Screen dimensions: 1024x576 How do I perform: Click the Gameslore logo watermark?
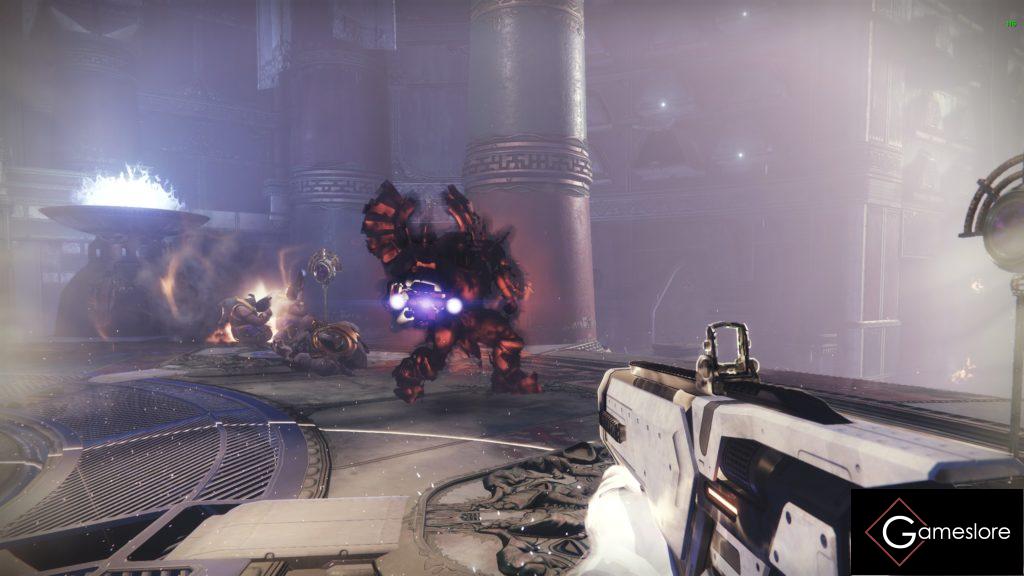[x=937, y=532]
